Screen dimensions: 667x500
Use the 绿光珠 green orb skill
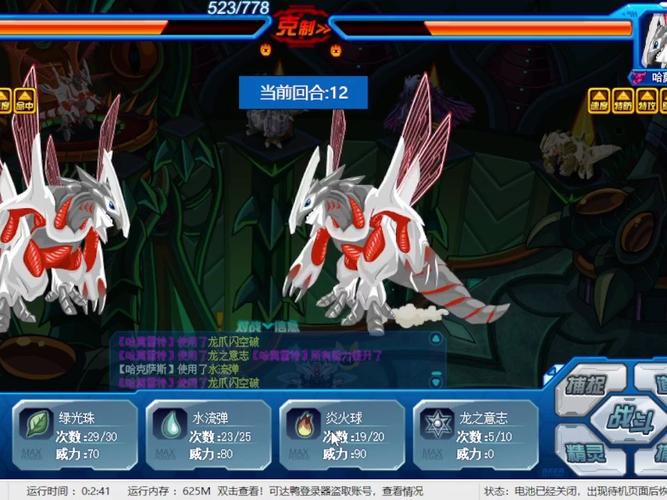74,431
